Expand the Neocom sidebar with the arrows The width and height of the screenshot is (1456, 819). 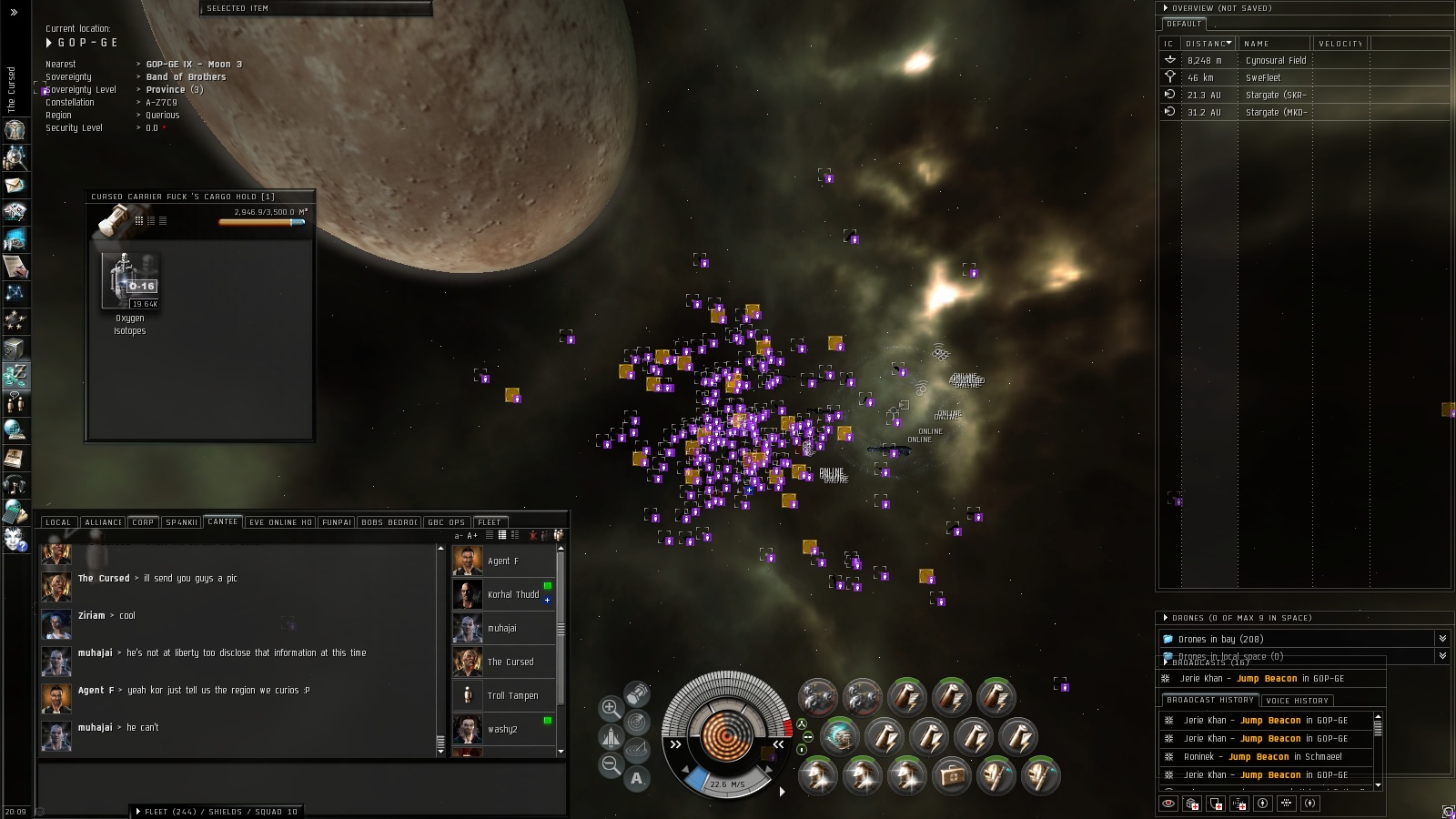14,12
